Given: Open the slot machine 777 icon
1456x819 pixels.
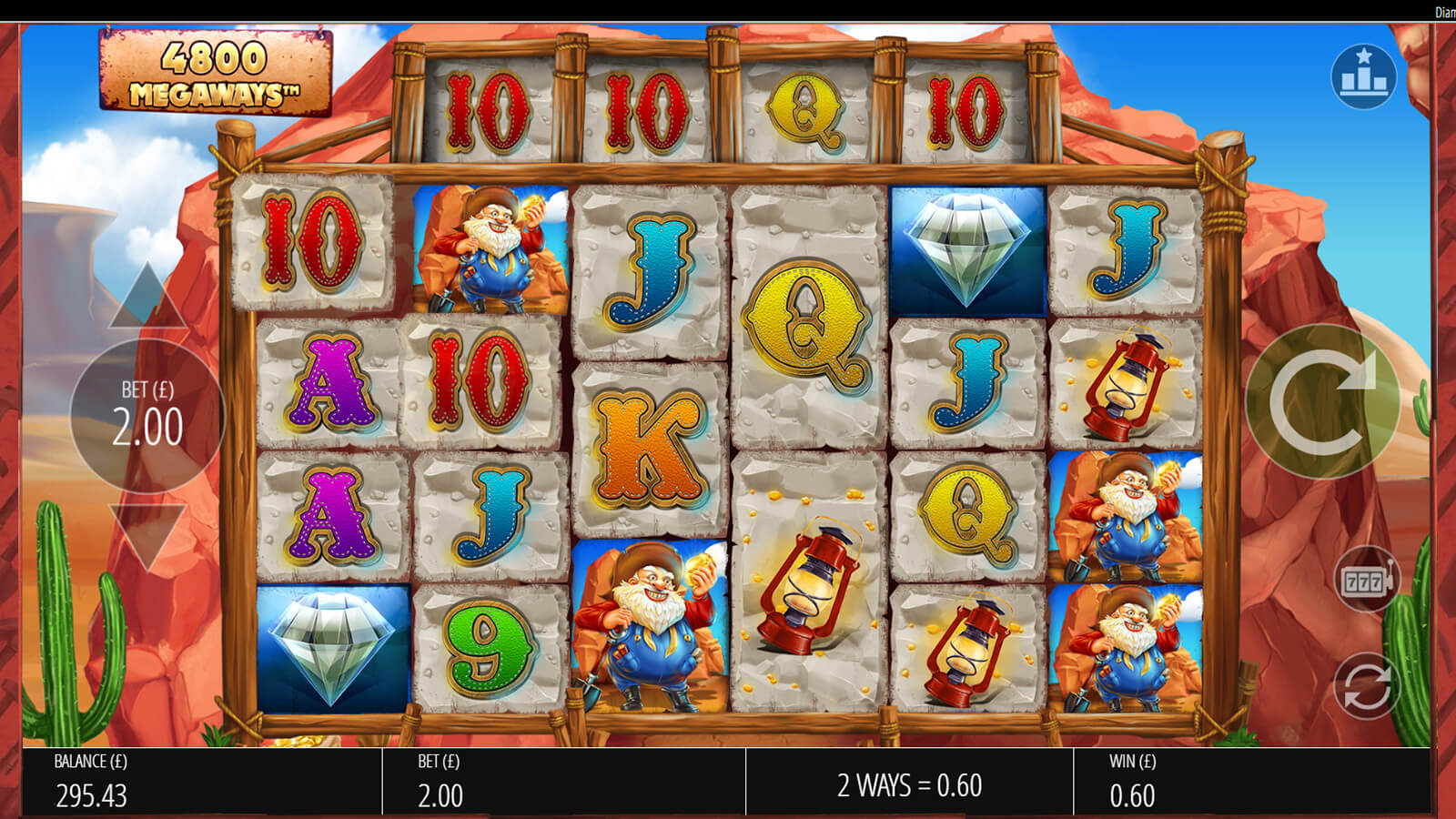Looking at the screenshot, I should coord(1365,580).
